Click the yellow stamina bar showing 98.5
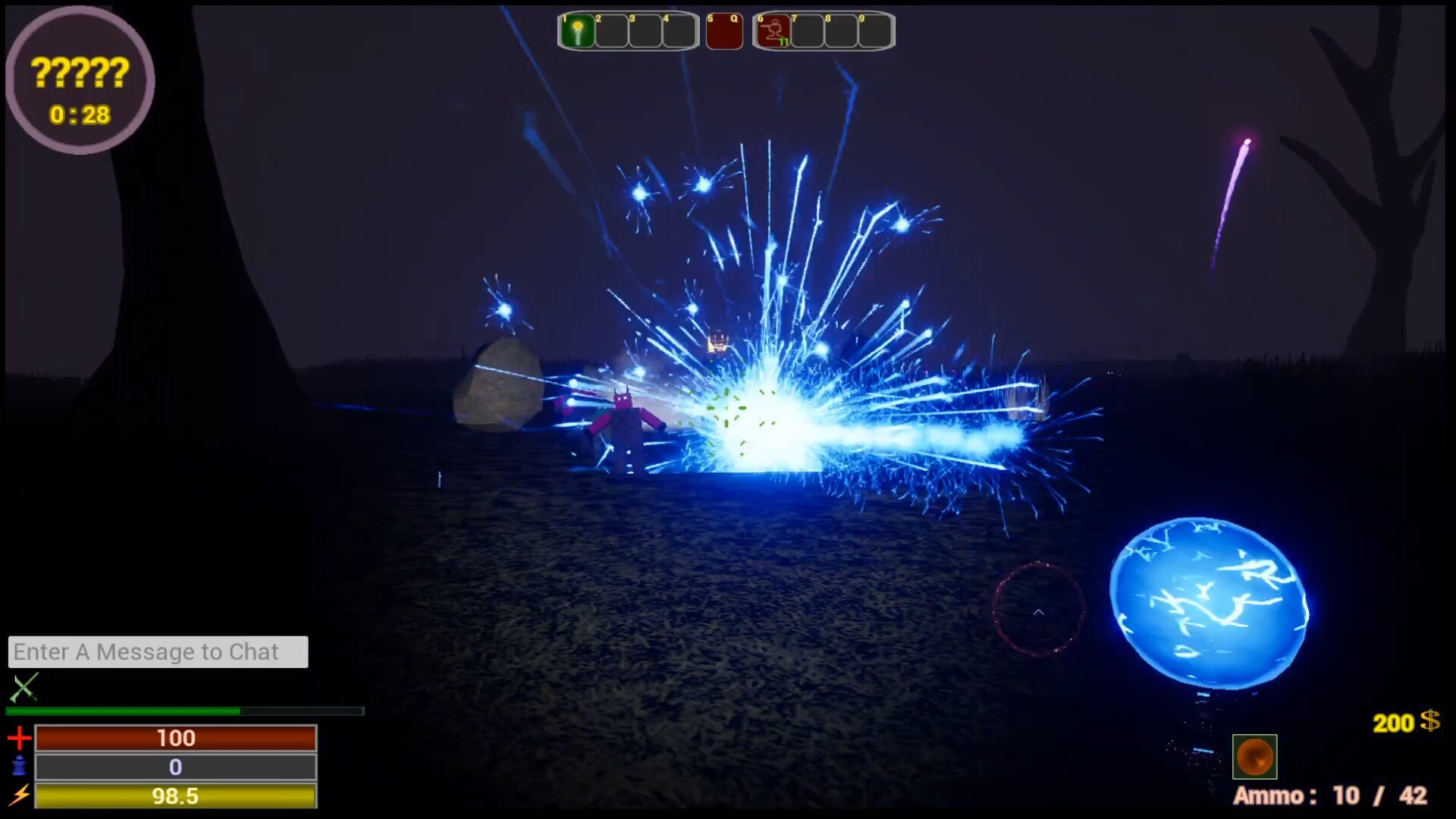Image resolution: width=1456 pixels, height=819 pixels. click(176, 796)
